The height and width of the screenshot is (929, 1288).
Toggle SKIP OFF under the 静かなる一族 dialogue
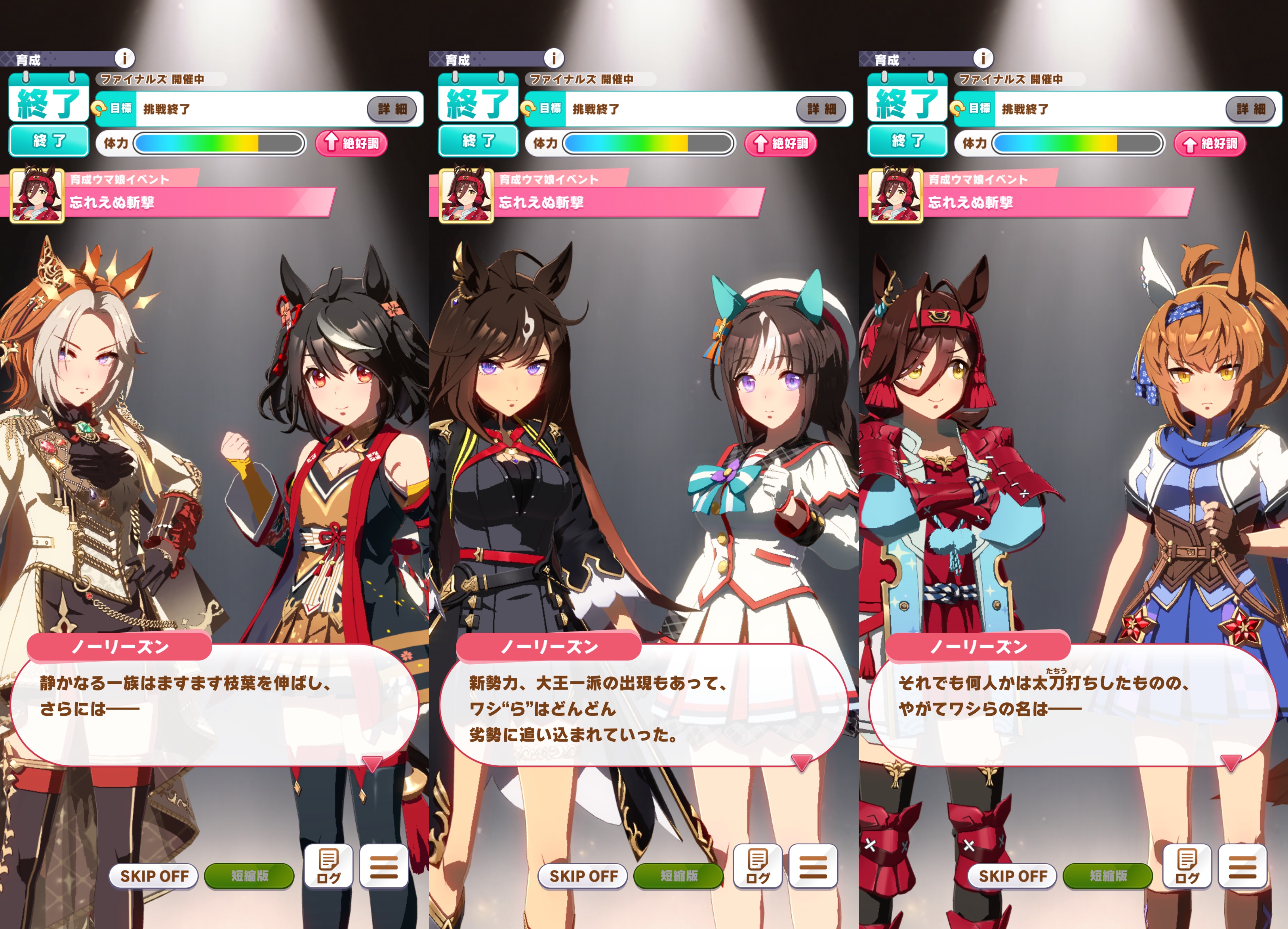tap(154, 875)
